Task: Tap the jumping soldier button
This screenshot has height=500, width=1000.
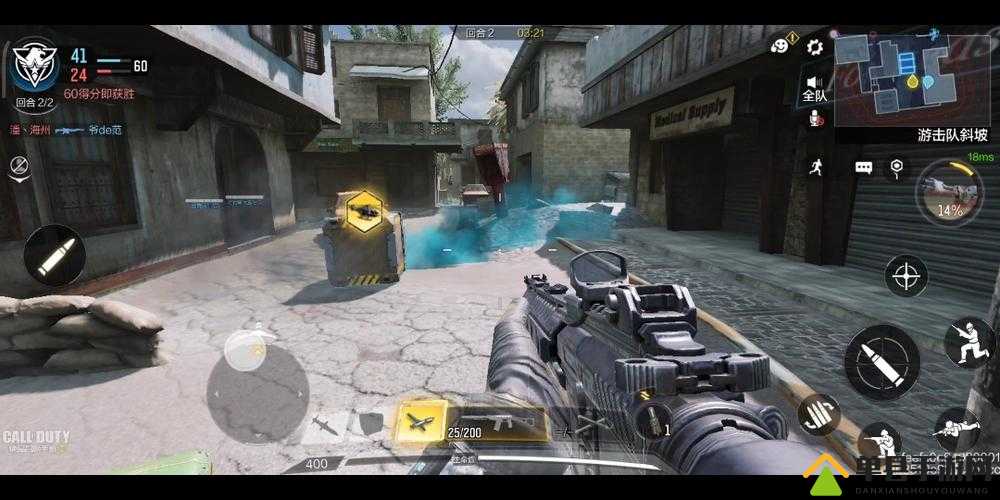Action: point(967,342)
